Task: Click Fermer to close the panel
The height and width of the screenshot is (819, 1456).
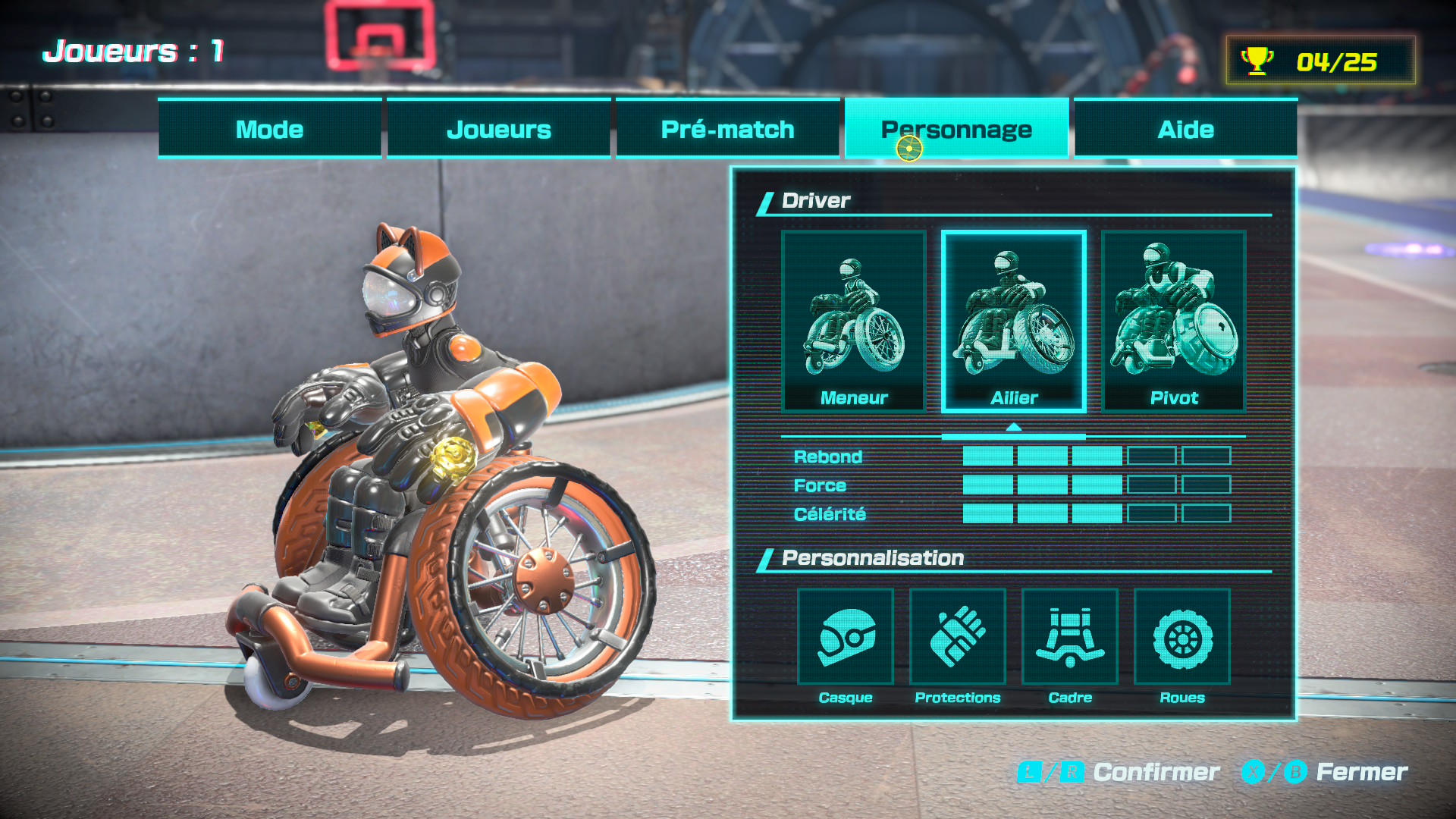Action: click(1365, 772)
